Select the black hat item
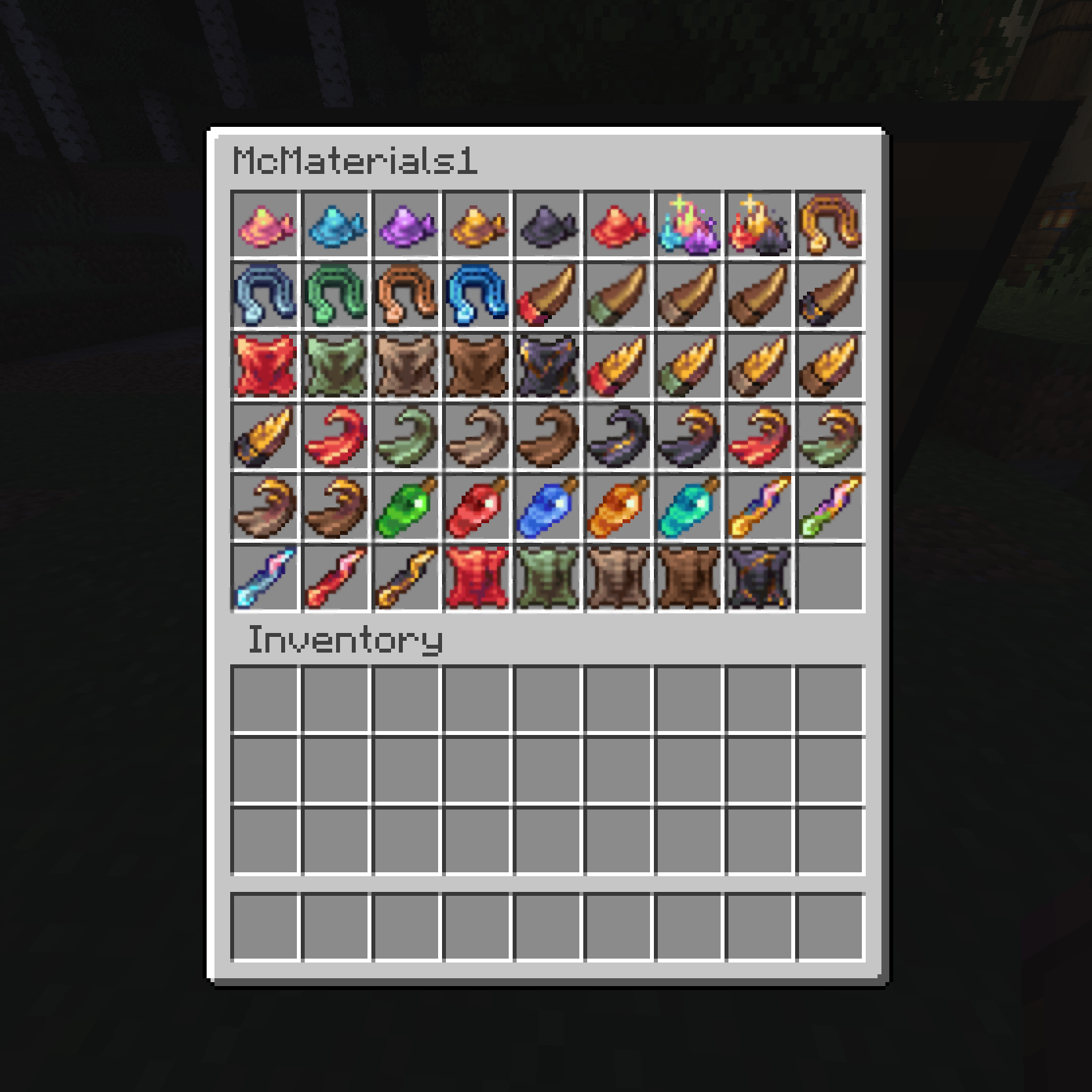Image resolution: width=1092 pixels, height=1092 pixels. [x=547, y=226]
